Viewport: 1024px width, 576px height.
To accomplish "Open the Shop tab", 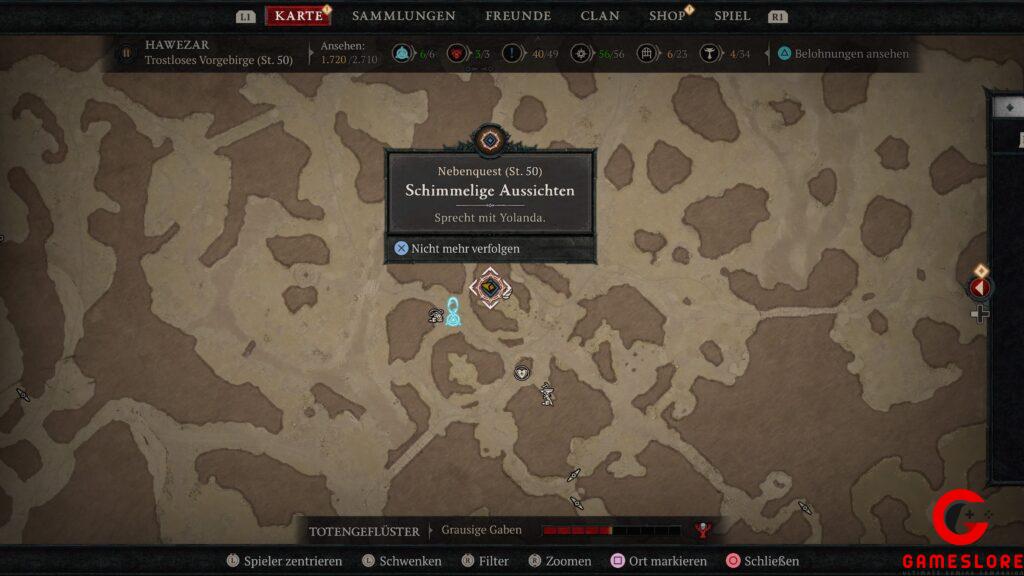I will (667, 16).
